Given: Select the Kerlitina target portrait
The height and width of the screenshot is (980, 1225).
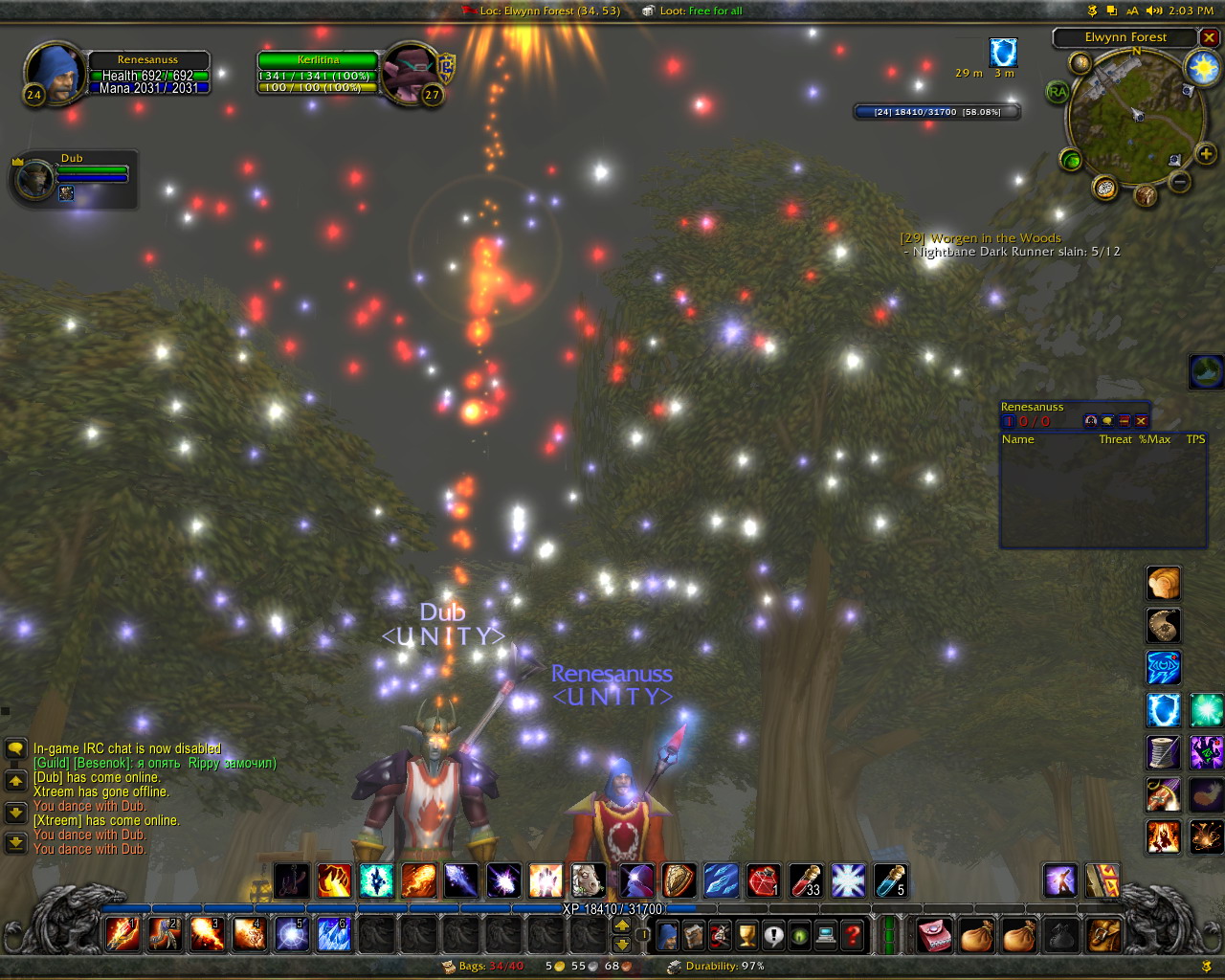Looking at the screenshot, I should click(412, 72).
